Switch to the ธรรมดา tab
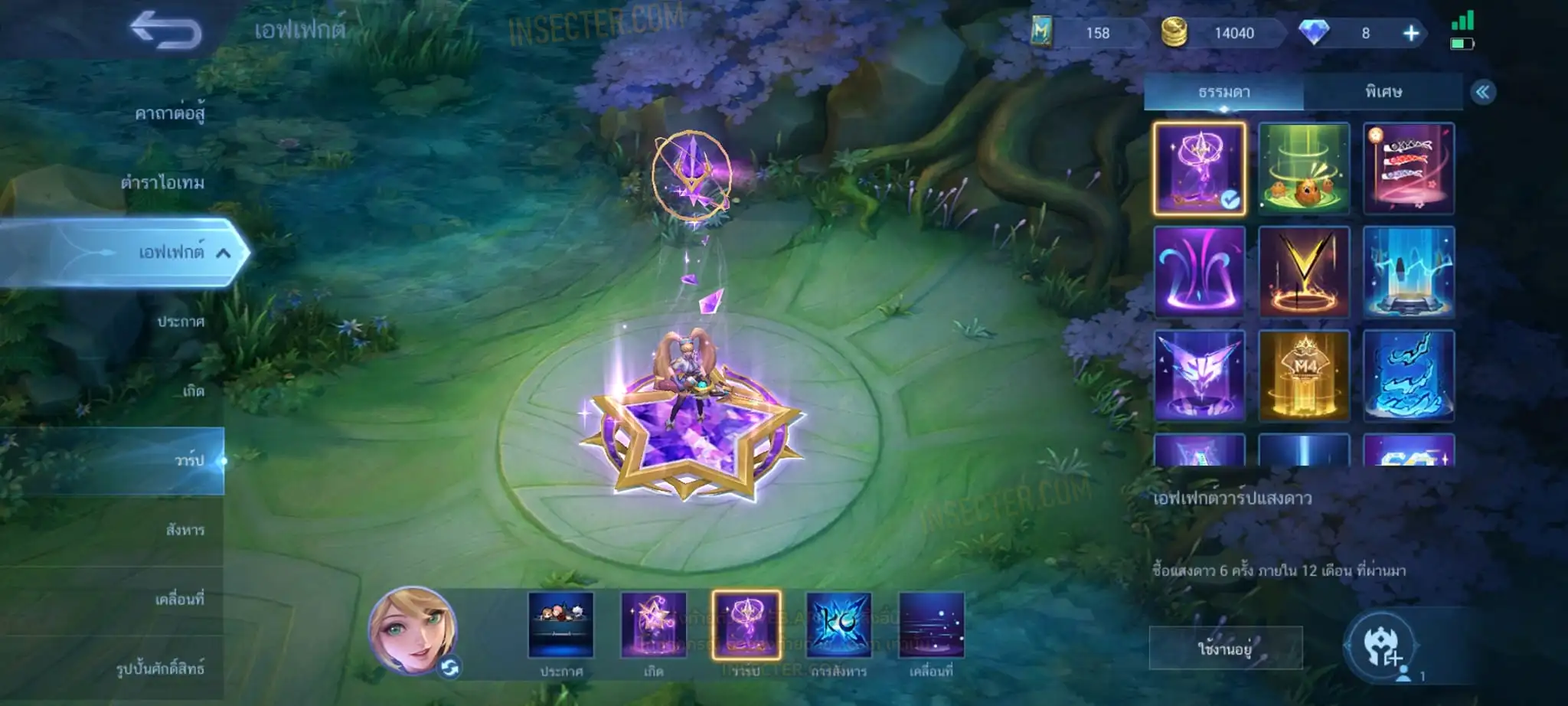 (x=1223, y=93)
